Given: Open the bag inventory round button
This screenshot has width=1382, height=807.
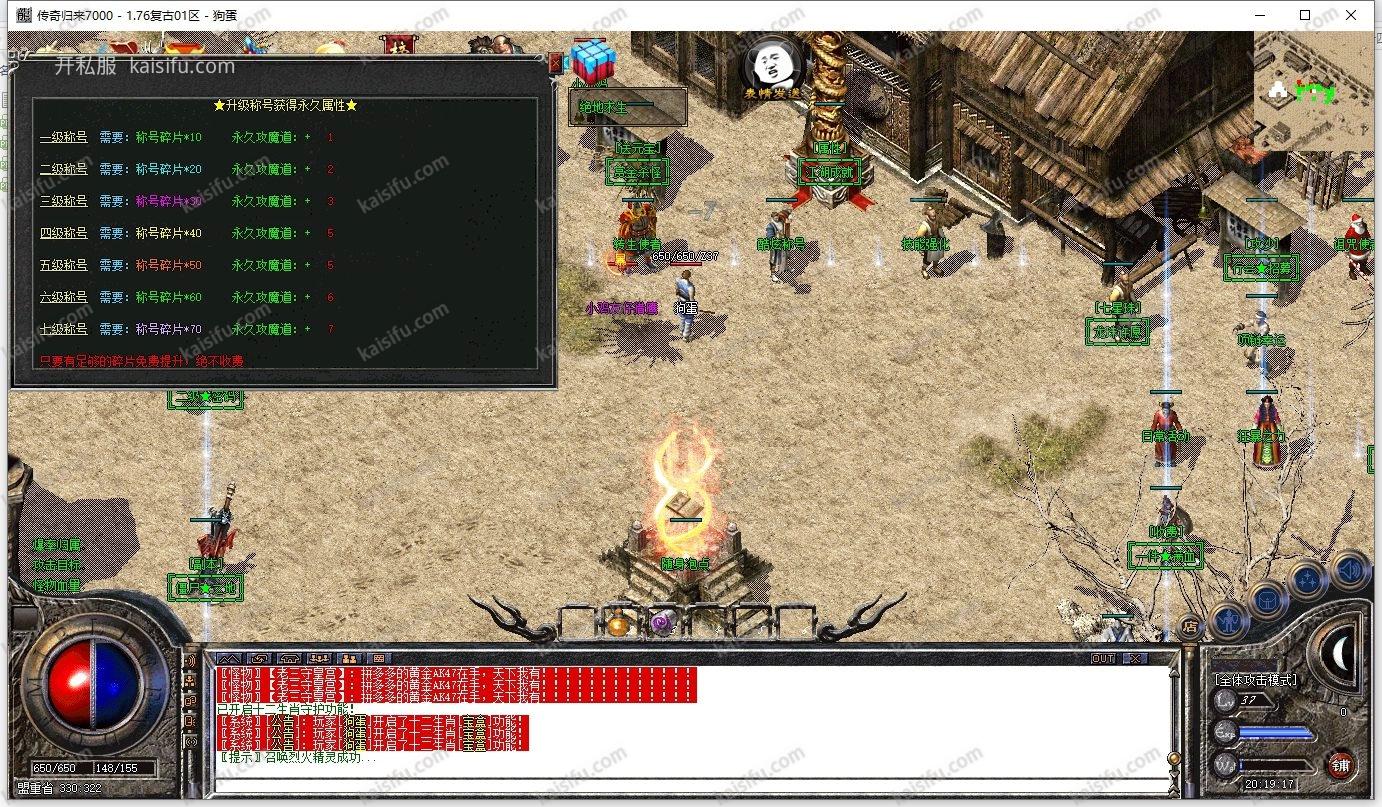Looking at the screenshot, I should point(1268,600).
